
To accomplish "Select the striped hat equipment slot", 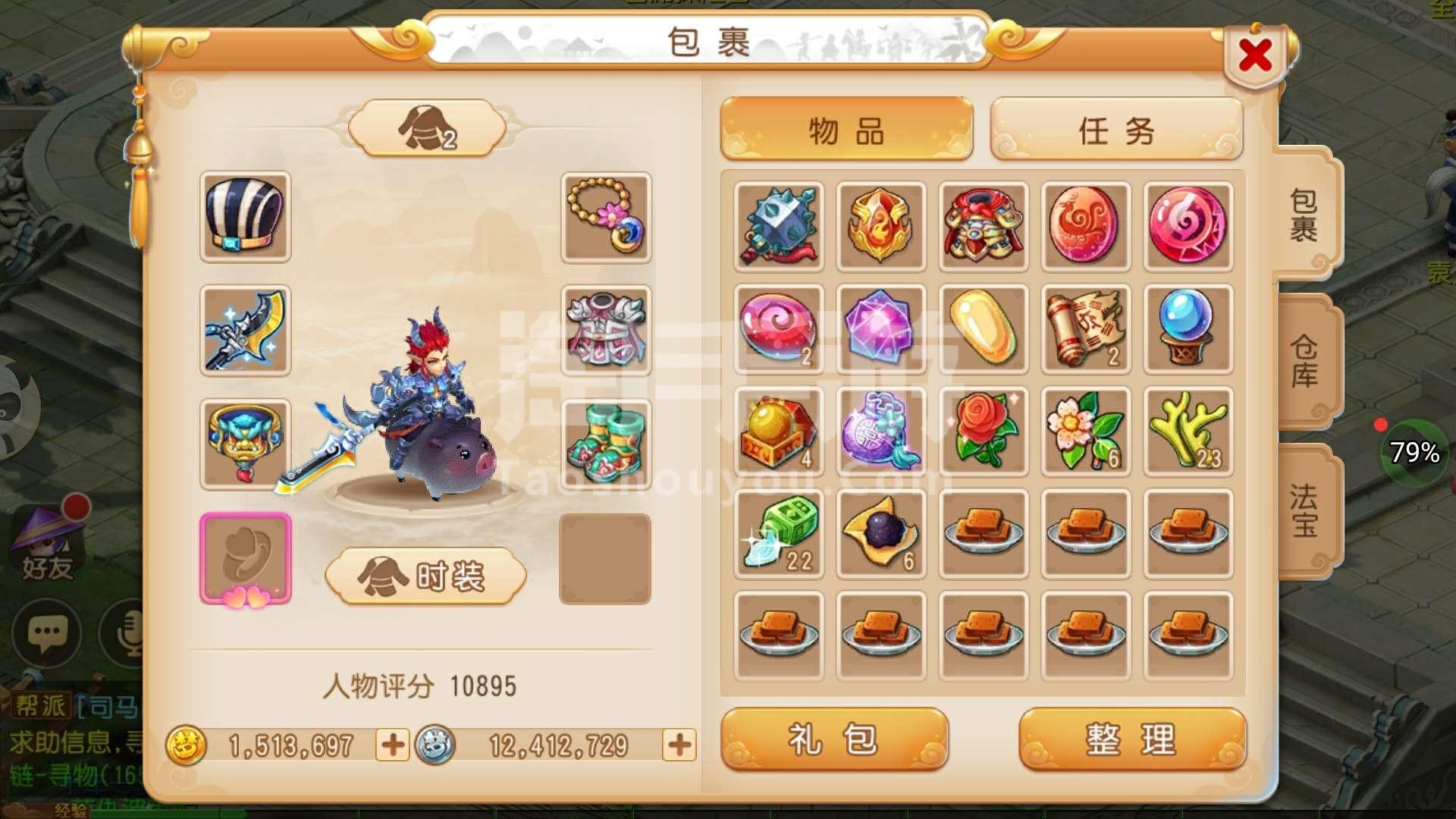I will click(x=245, y=217).
